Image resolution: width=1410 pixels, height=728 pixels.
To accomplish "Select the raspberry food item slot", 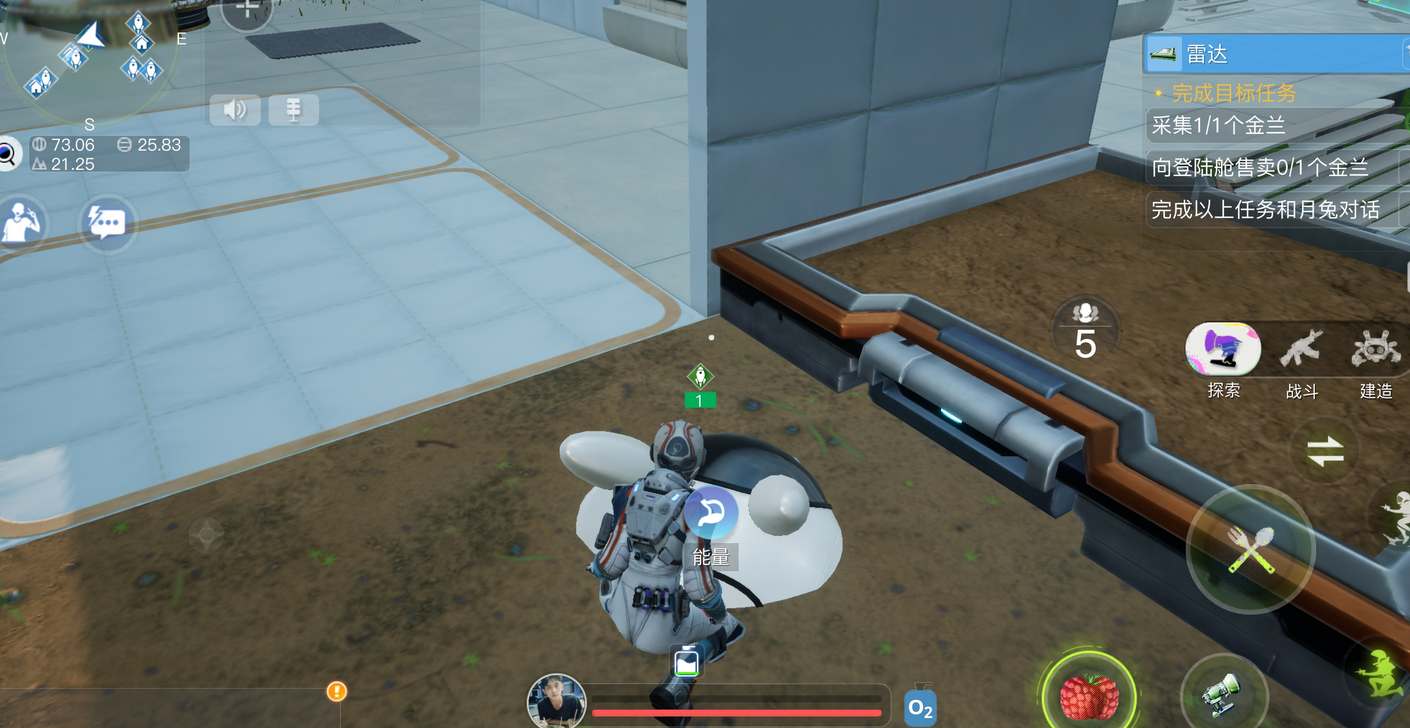I will click(x=1088, y=695).
